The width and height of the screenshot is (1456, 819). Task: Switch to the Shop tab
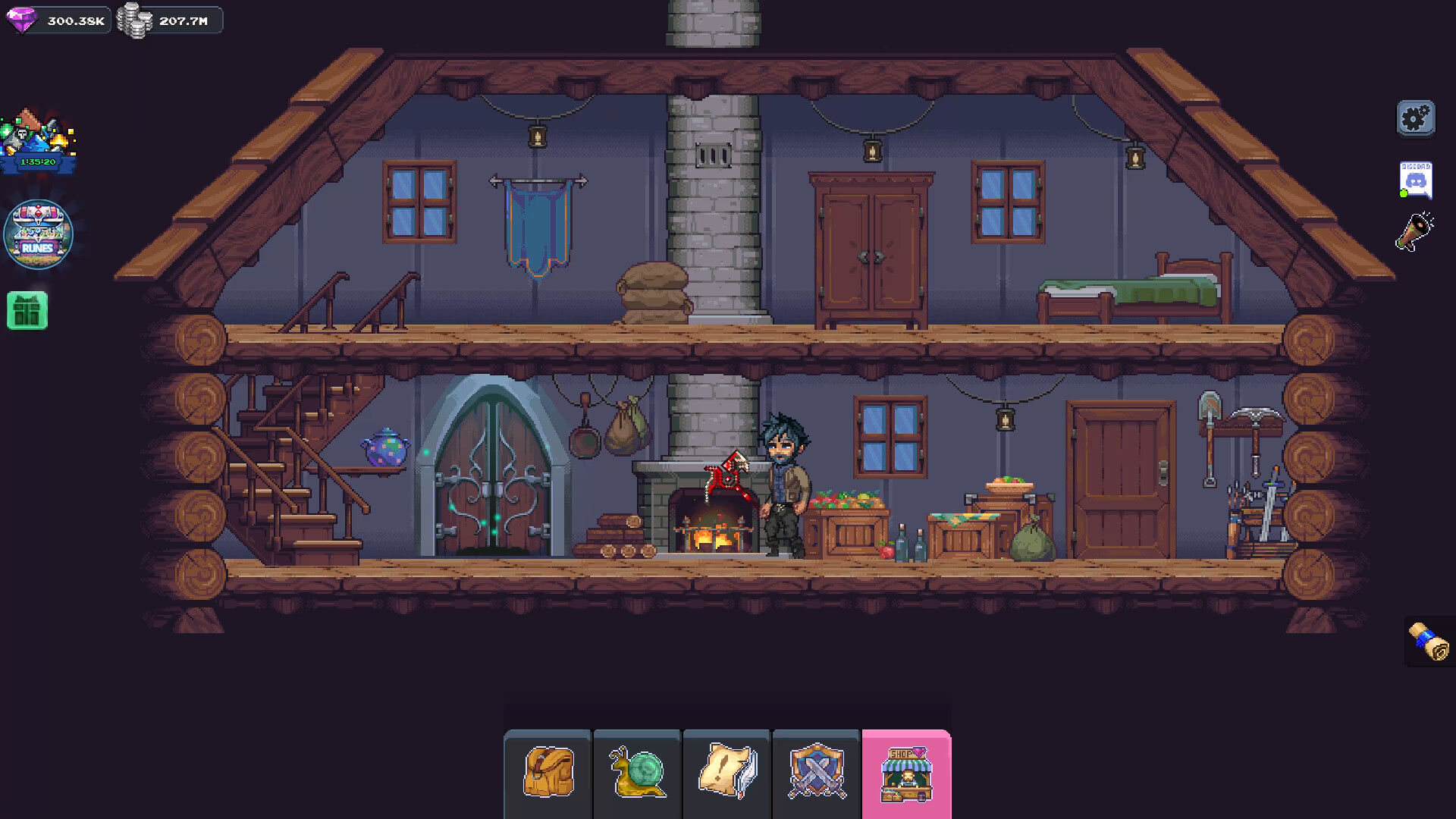tap(907, 773)
